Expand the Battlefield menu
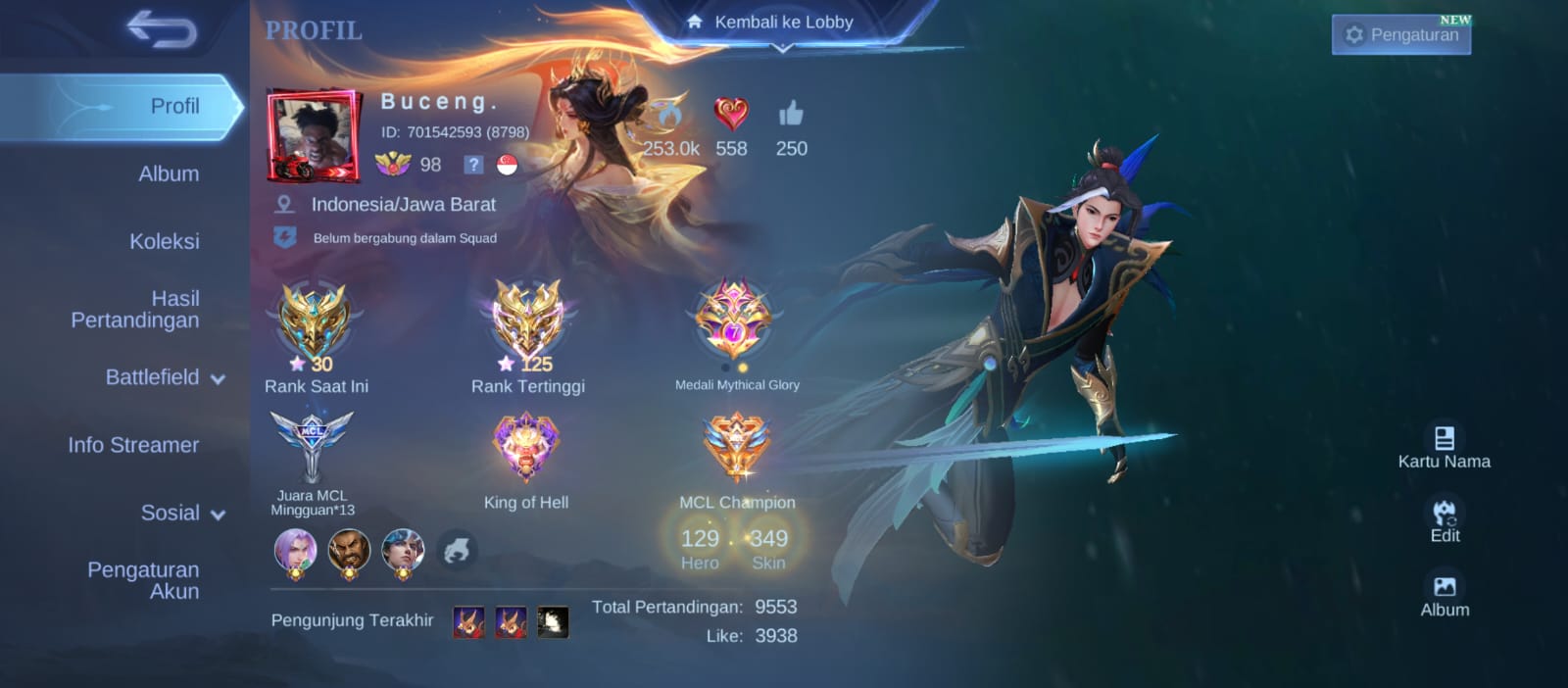Screen dimensions: 1568x688 click(164, 377)
